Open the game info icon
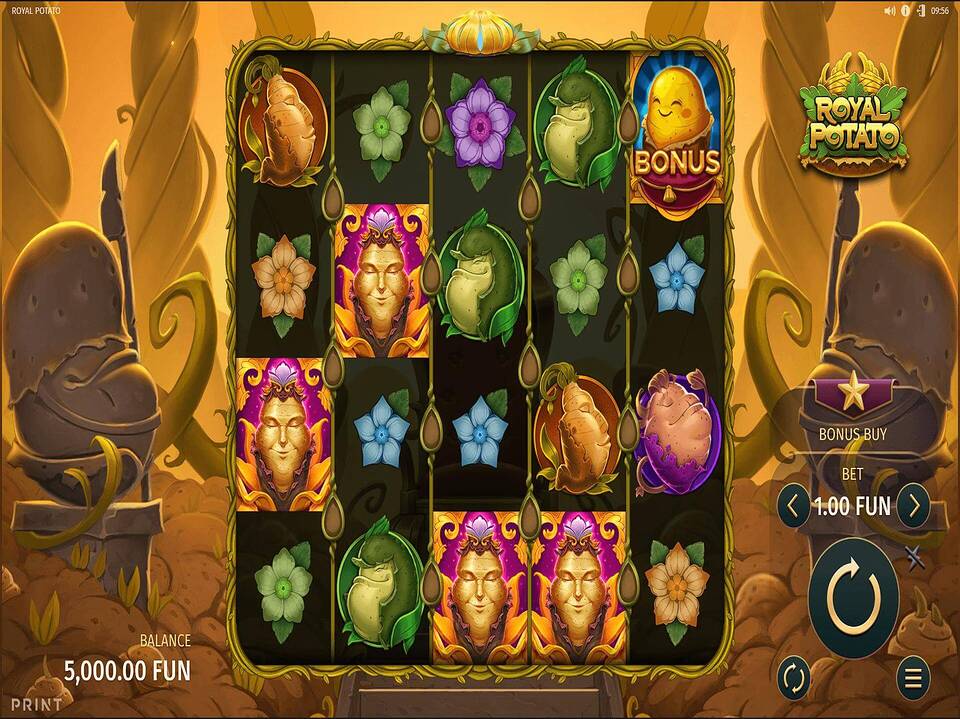Screen dimensions: 960x719 [x=906, y=10]
